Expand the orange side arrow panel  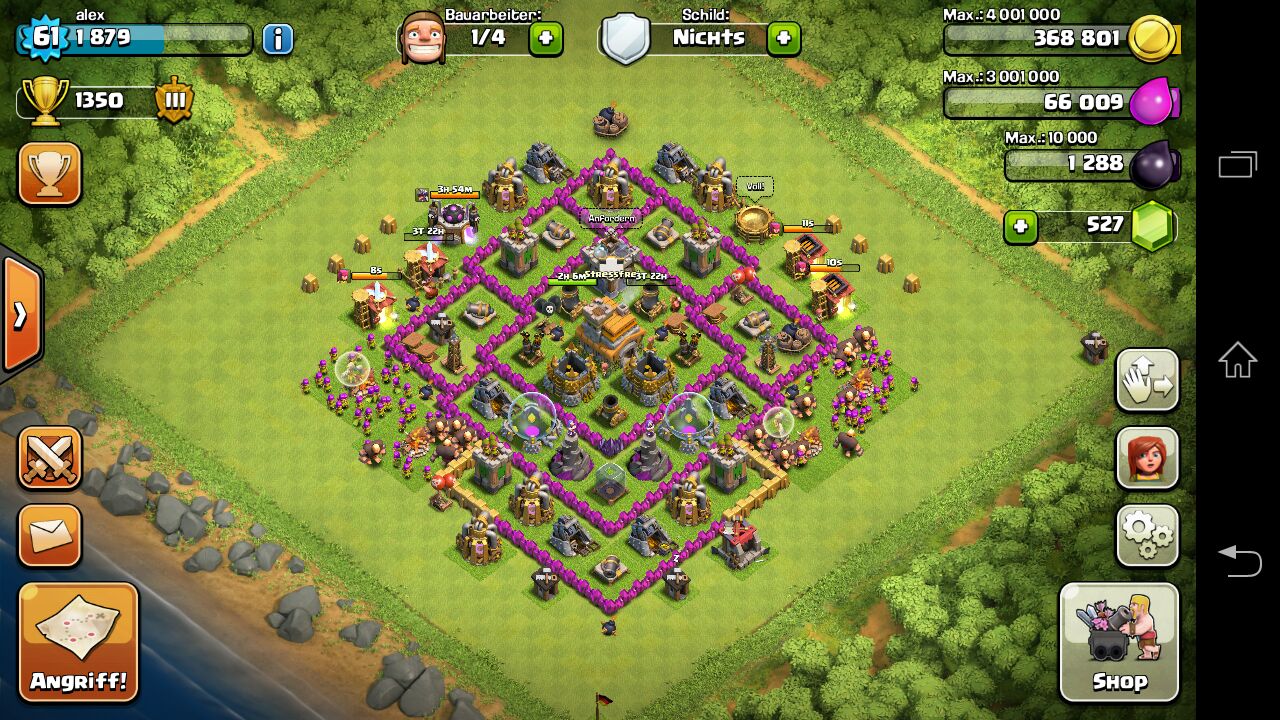click(21, 314)
